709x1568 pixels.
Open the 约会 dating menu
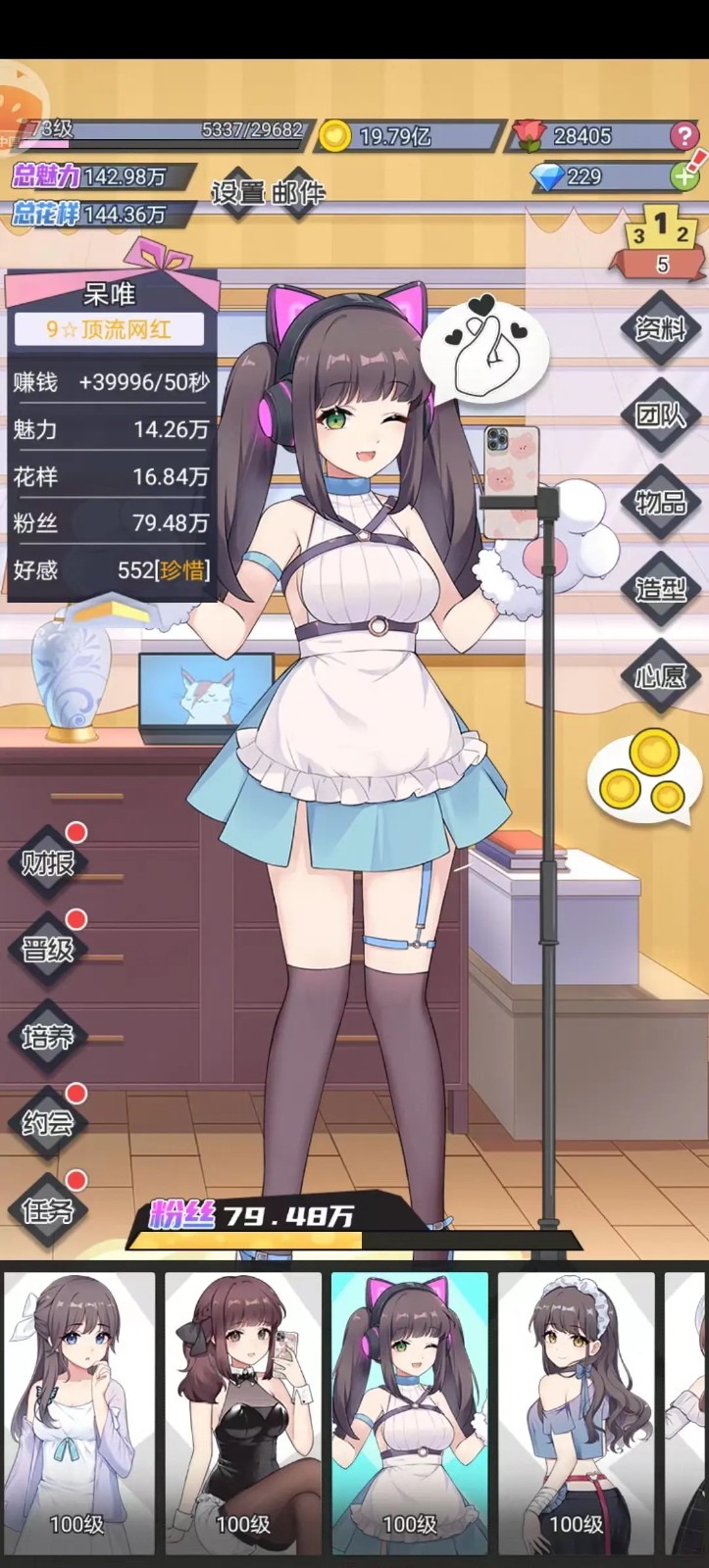point(47,1122)
